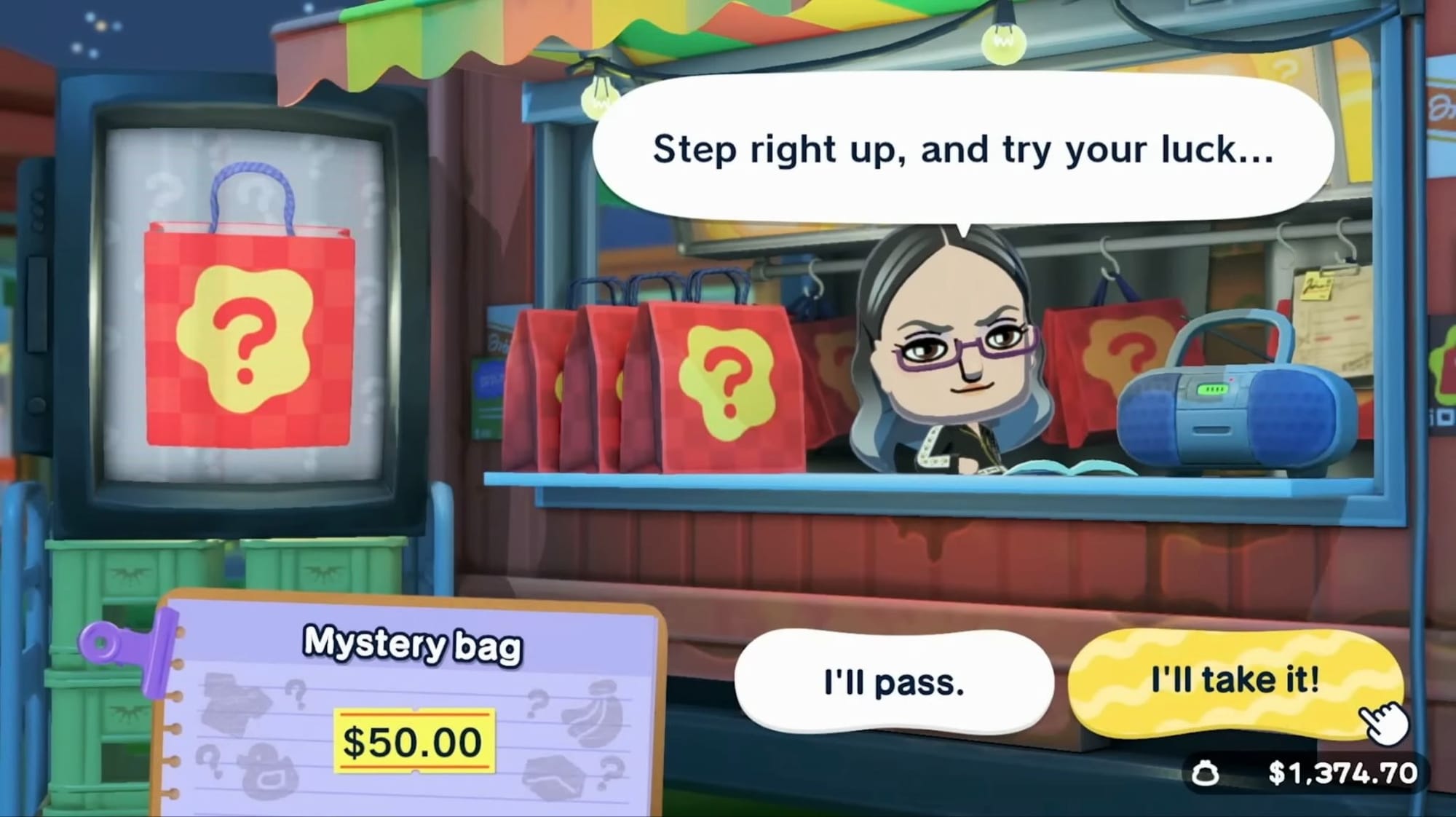This screenshot has width=1456, height=817.
Task: Select "I'll take it!" to buy the bag
Action: click(x=1234, y=681)
